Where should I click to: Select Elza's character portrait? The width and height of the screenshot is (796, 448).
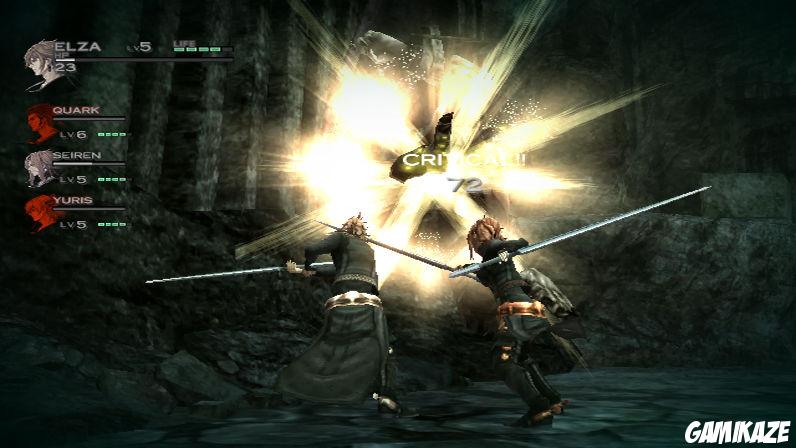(42, 64)
